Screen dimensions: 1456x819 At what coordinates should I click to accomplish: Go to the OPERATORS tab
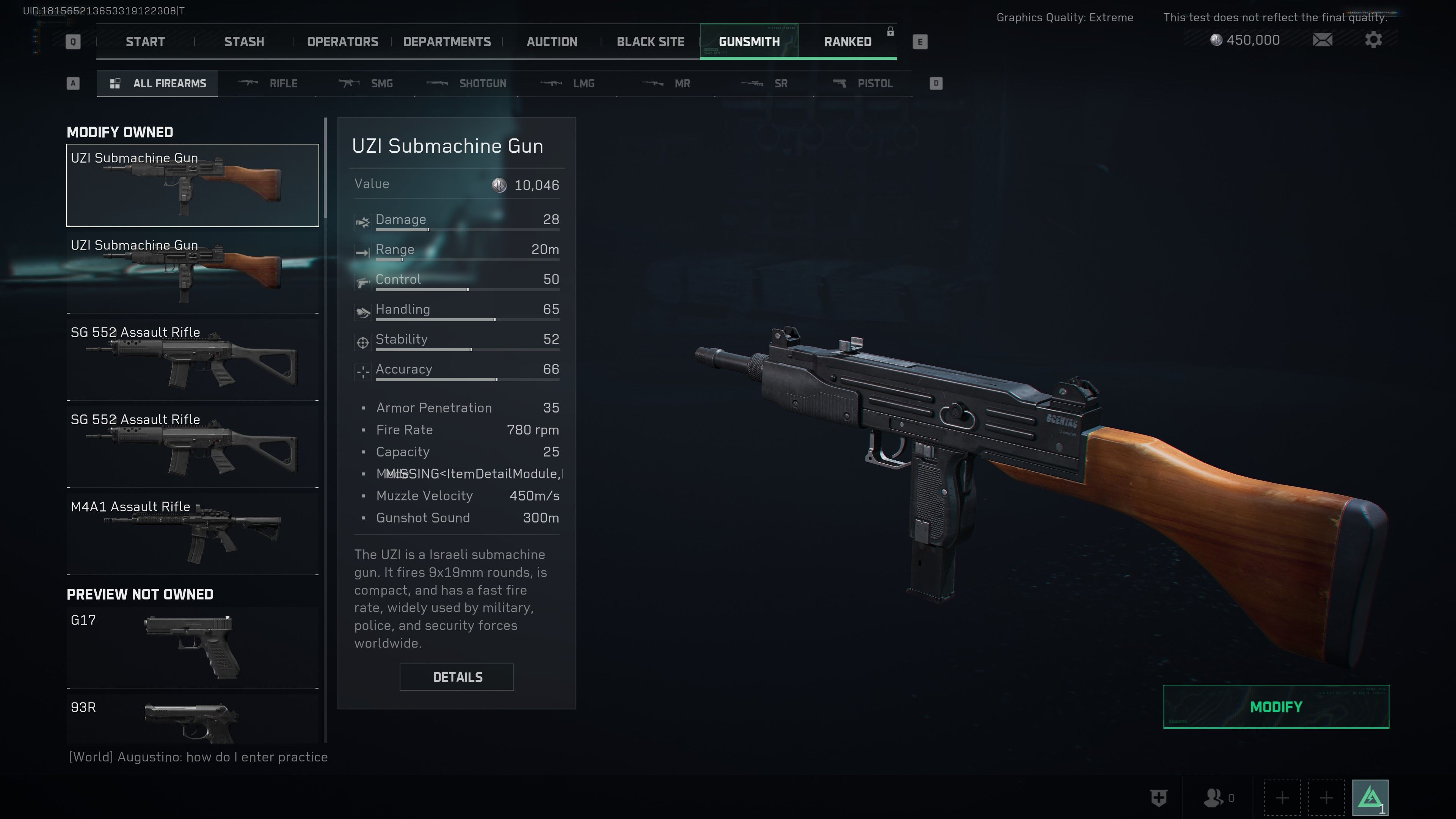[342, 42]
